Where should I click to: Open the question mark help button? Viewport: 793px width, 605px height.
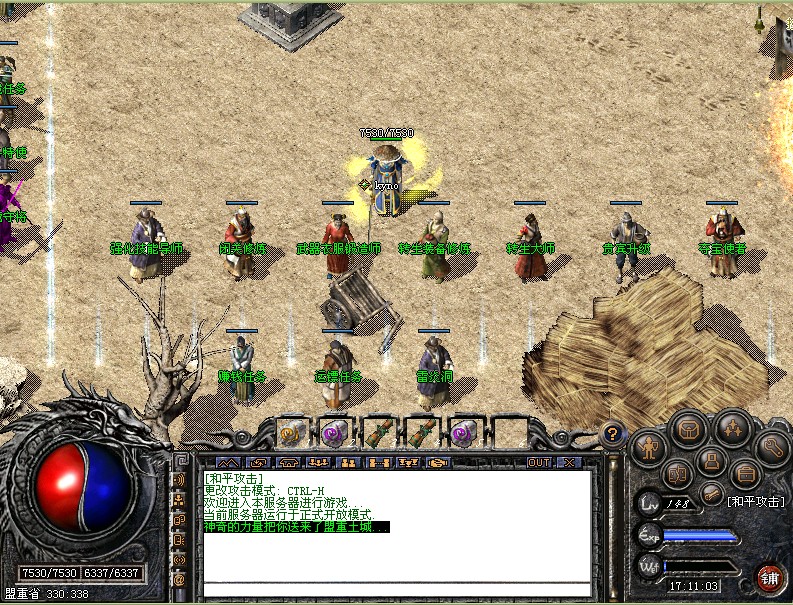[614, 433]
